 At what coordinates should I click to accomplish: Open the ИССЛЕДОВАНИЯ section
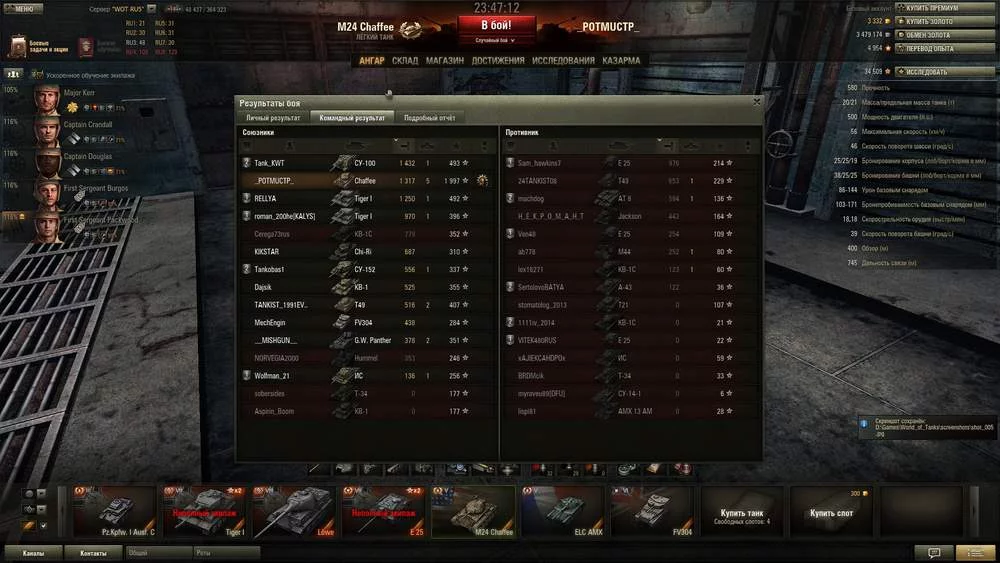[x=563, y=60]
